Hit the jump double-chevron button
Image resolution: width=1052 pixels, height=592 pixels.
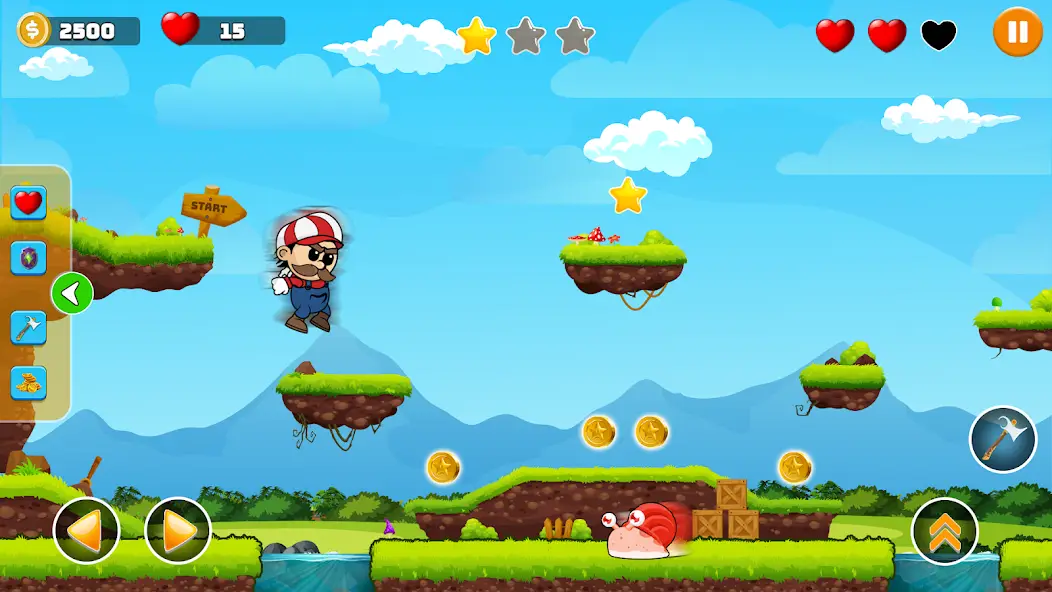pos(944,530)
